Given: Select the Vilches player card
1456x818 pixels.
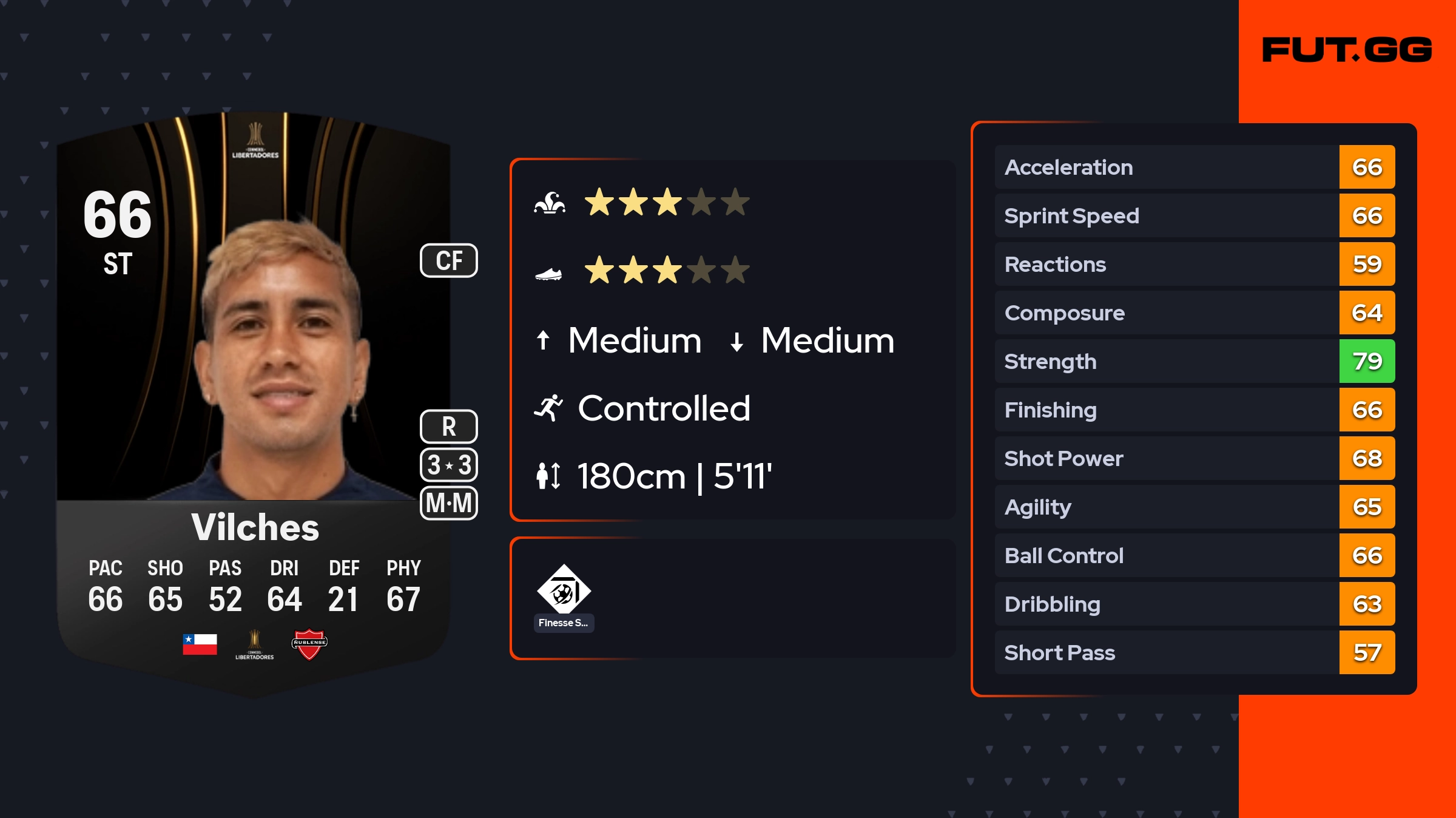Looking at the screenshot, I should 254,401.
